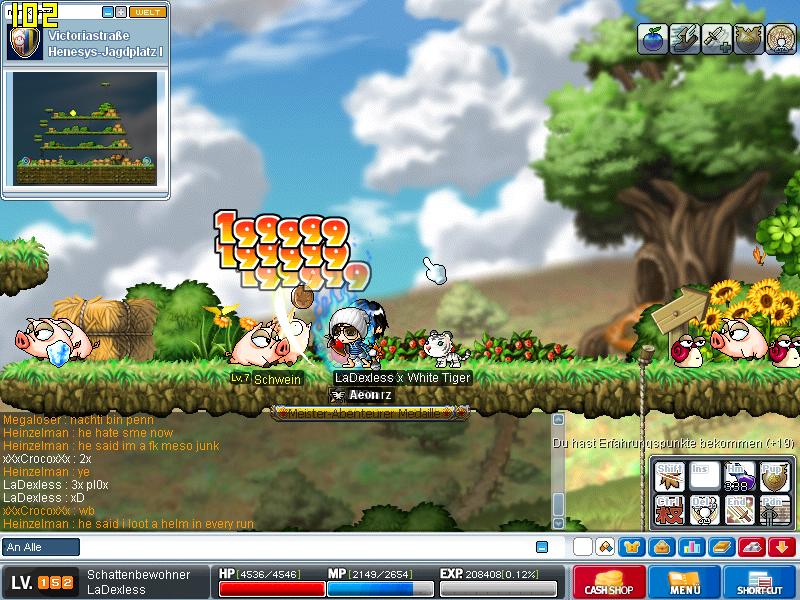Expand the minimap with the plus button
Viewport: 800px width, 600px height.
coord(121,12)
